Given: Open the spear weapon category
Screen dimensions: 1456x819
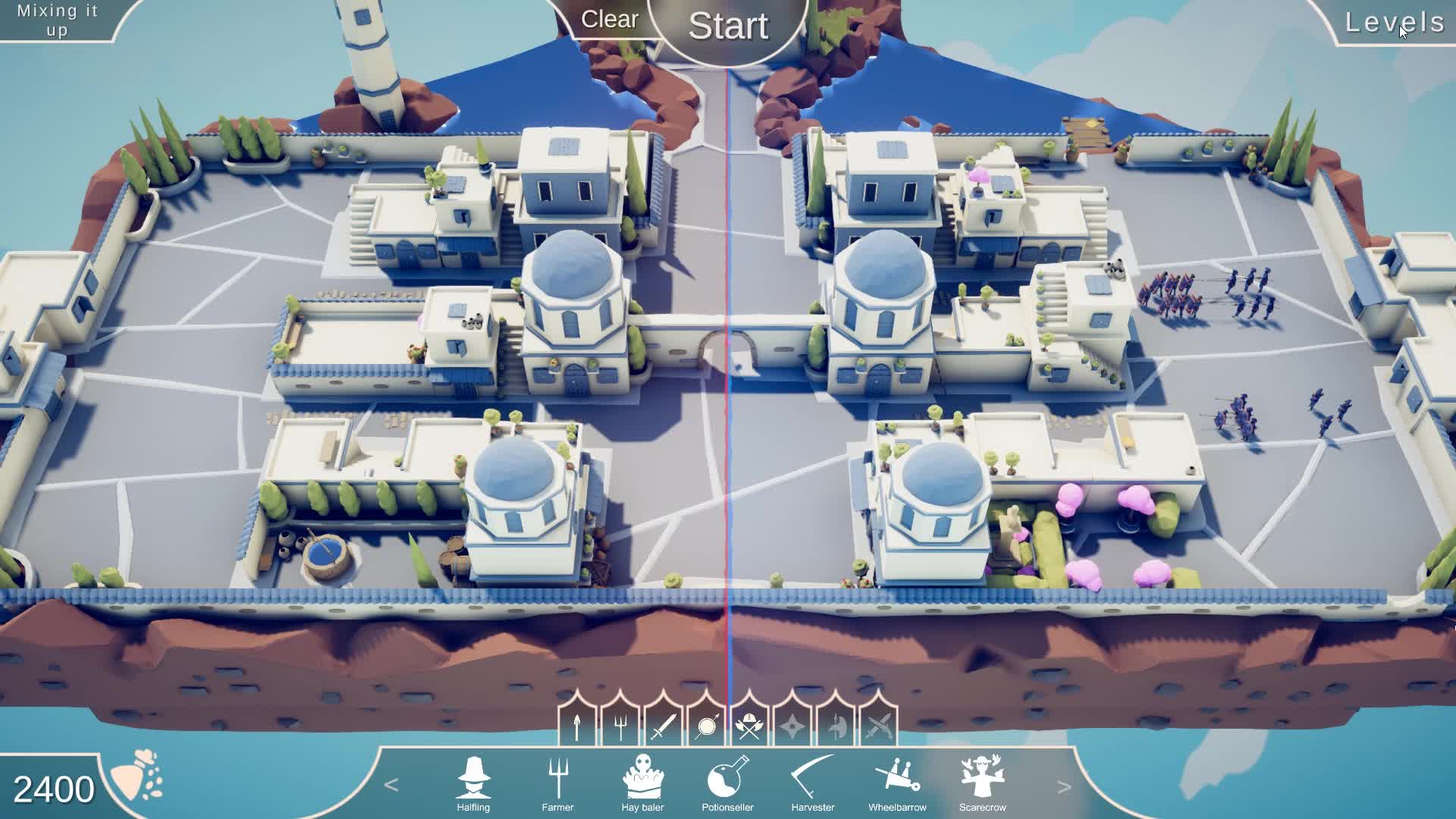Looking at the screenshot, I should (579, 725).
